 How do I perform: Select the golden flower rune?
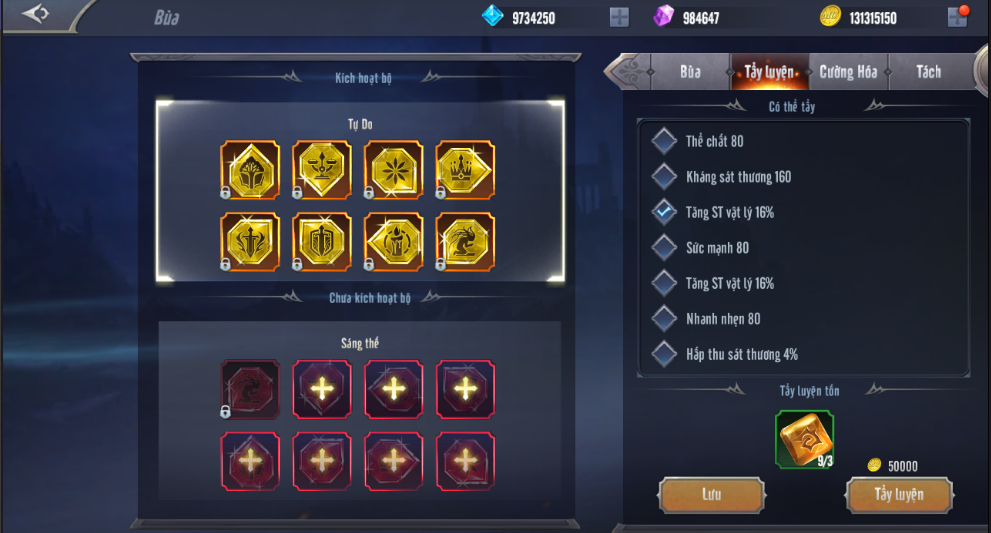pos(393,170)
